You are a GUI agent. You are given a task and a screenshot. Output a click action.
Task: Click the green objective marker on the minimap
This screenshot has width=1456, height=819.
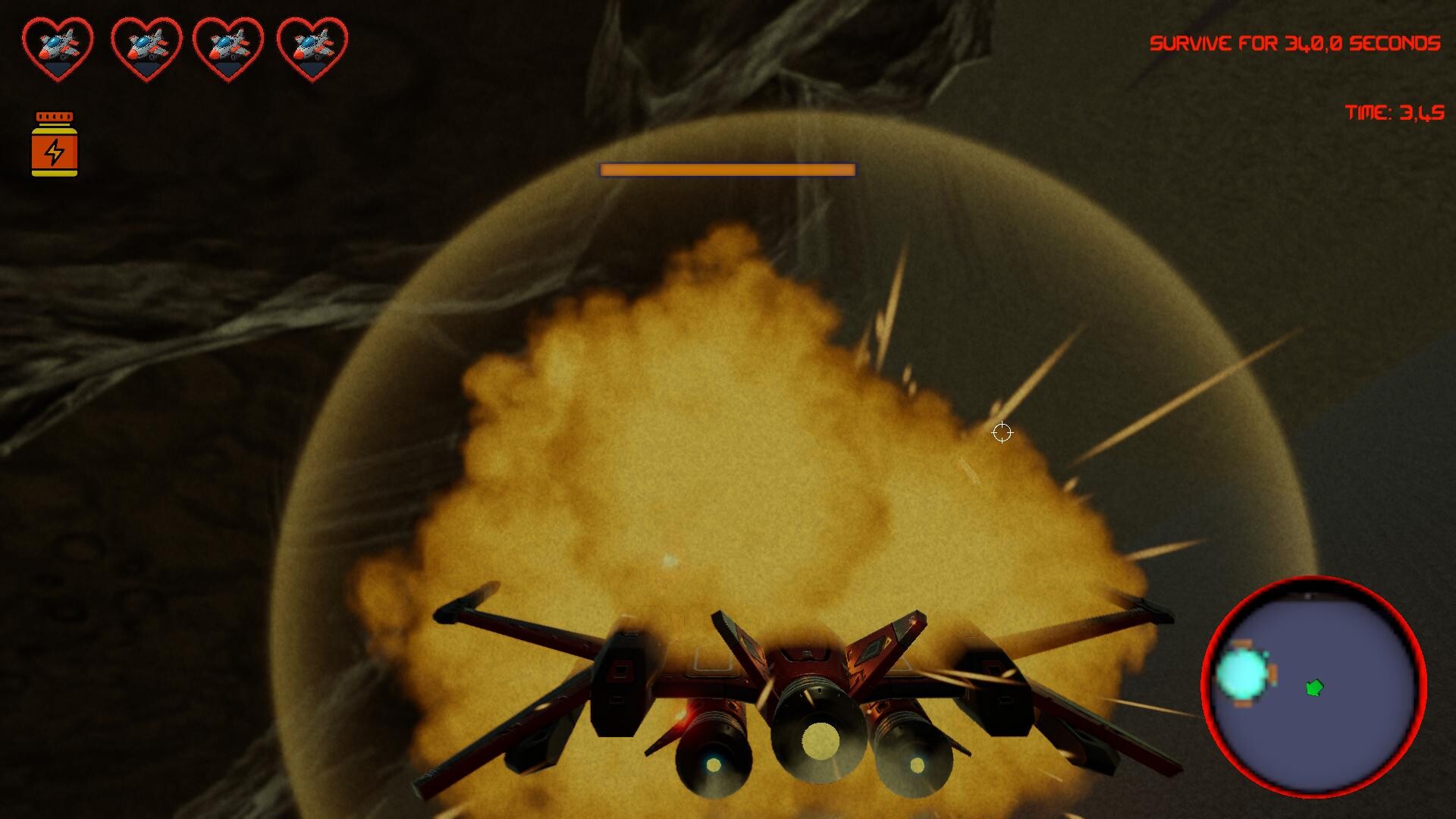(1314, 687)
